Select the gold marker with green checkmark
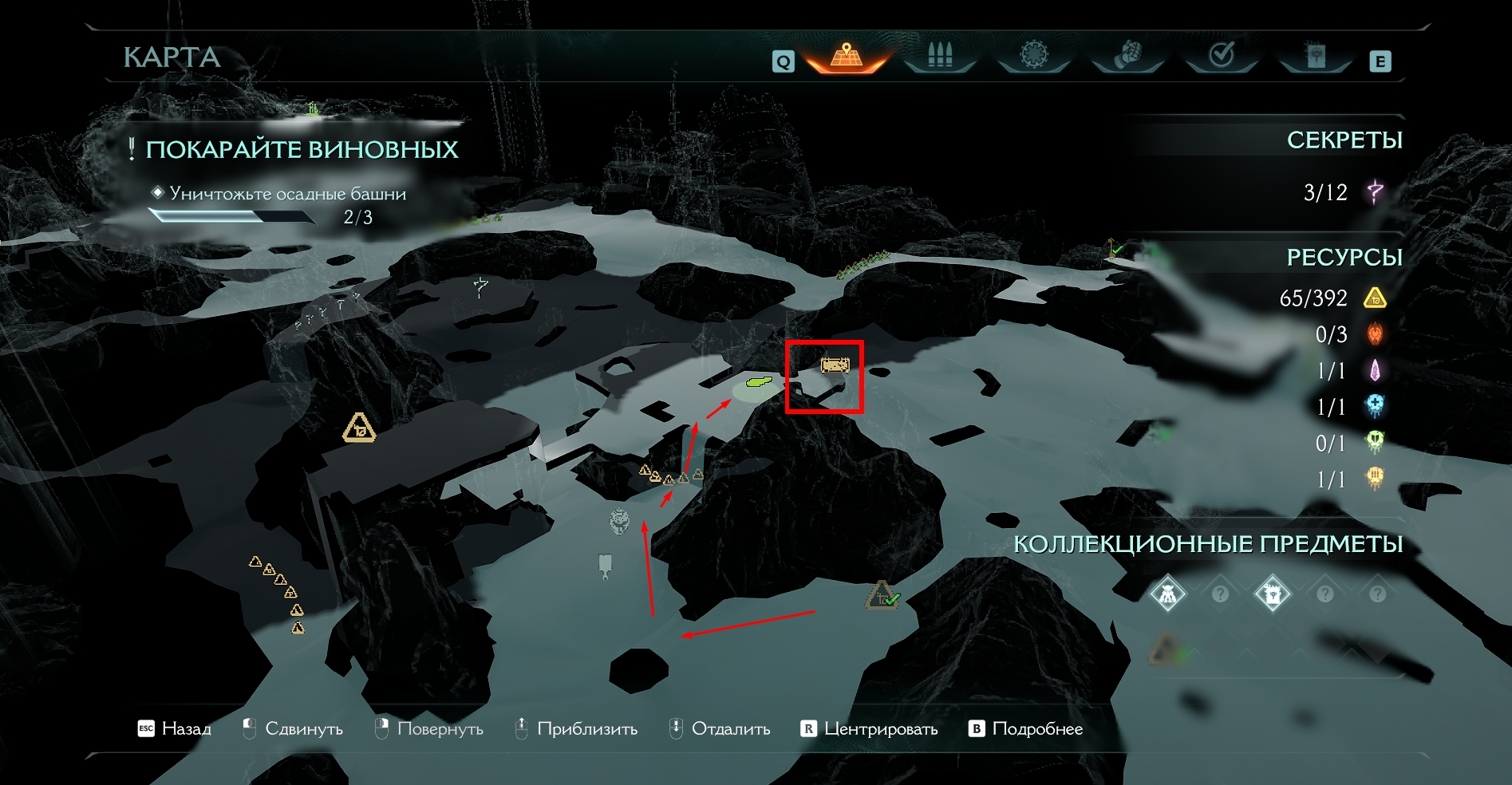Screen dimensions: 1512x785 [x=882, y=595]
